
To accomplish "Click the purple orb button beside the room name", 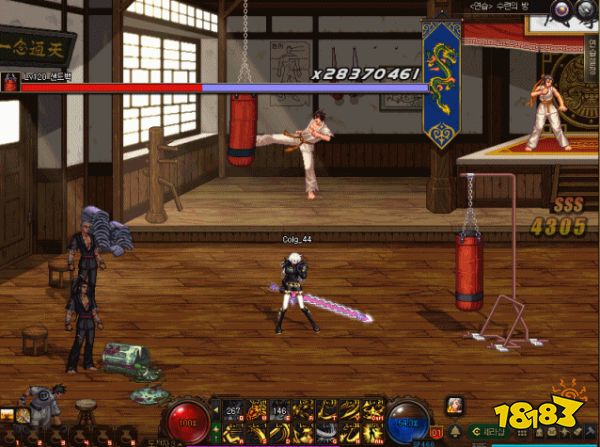I will (561, 9).
